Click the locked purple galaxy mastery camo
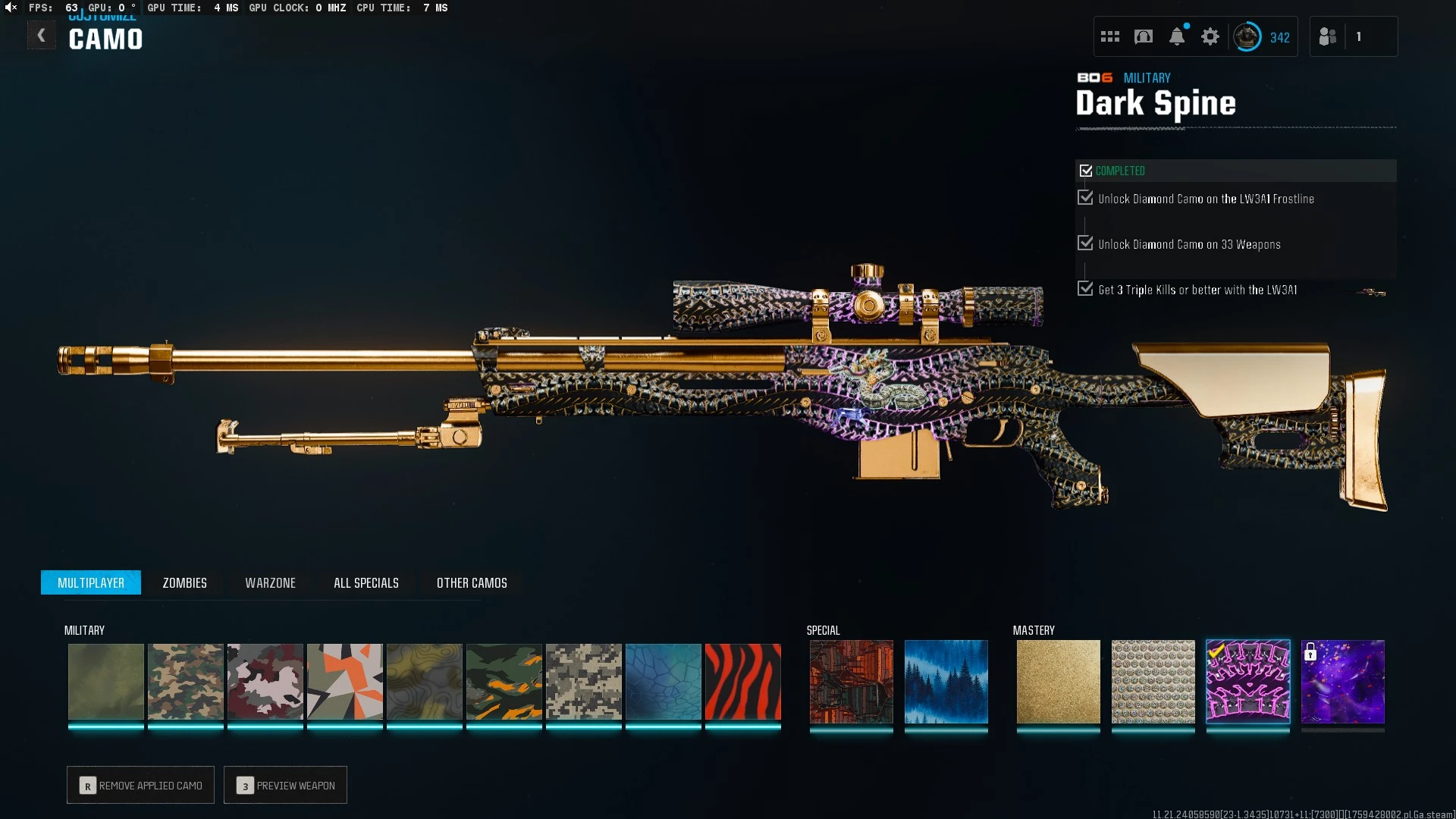Image resolution: width=1456 pixels, height=819 pixels. click(1342, 682)
